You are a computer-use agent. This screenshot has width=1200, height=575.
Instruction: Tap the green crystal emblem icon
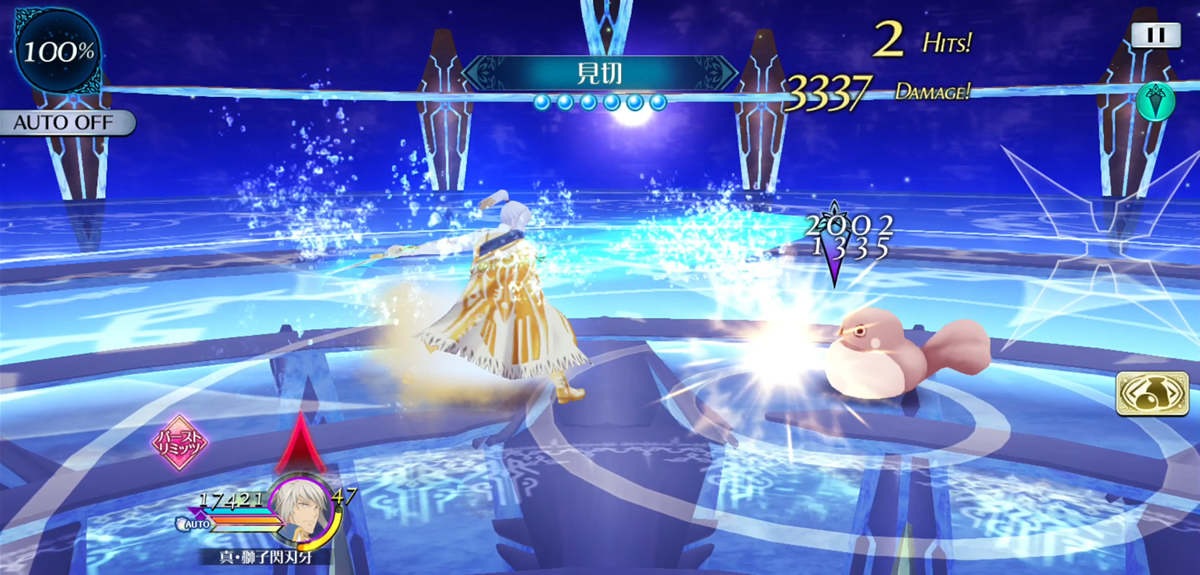click(1153, 101)
